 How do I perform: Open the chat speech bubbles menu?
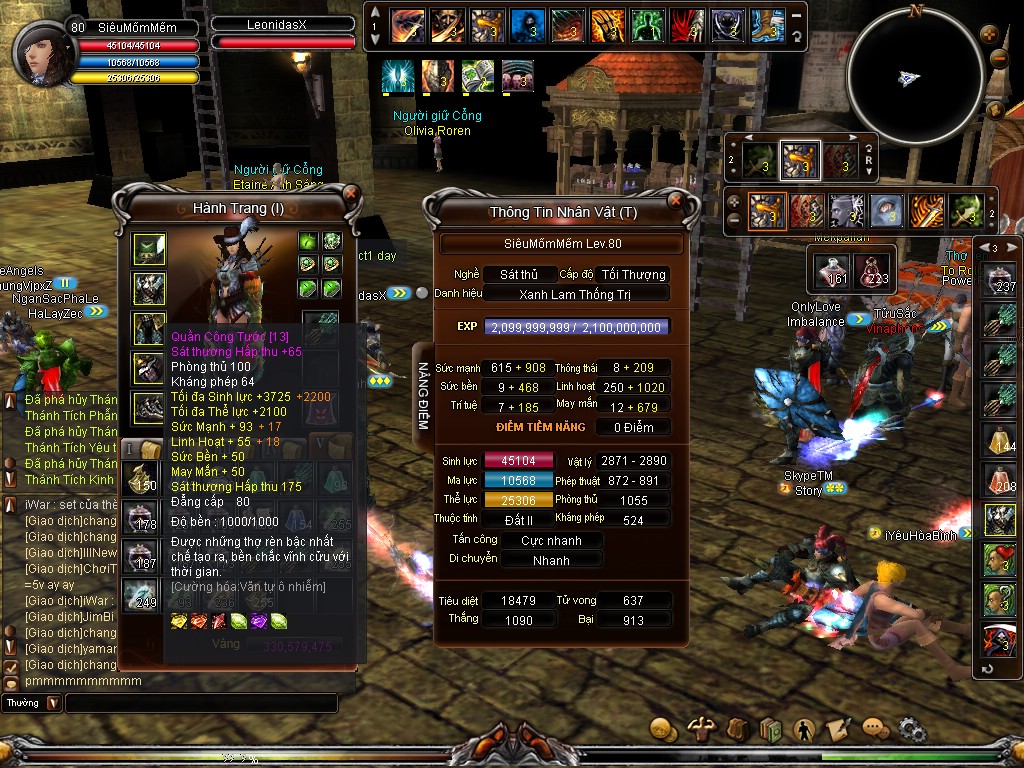[875, 729]
